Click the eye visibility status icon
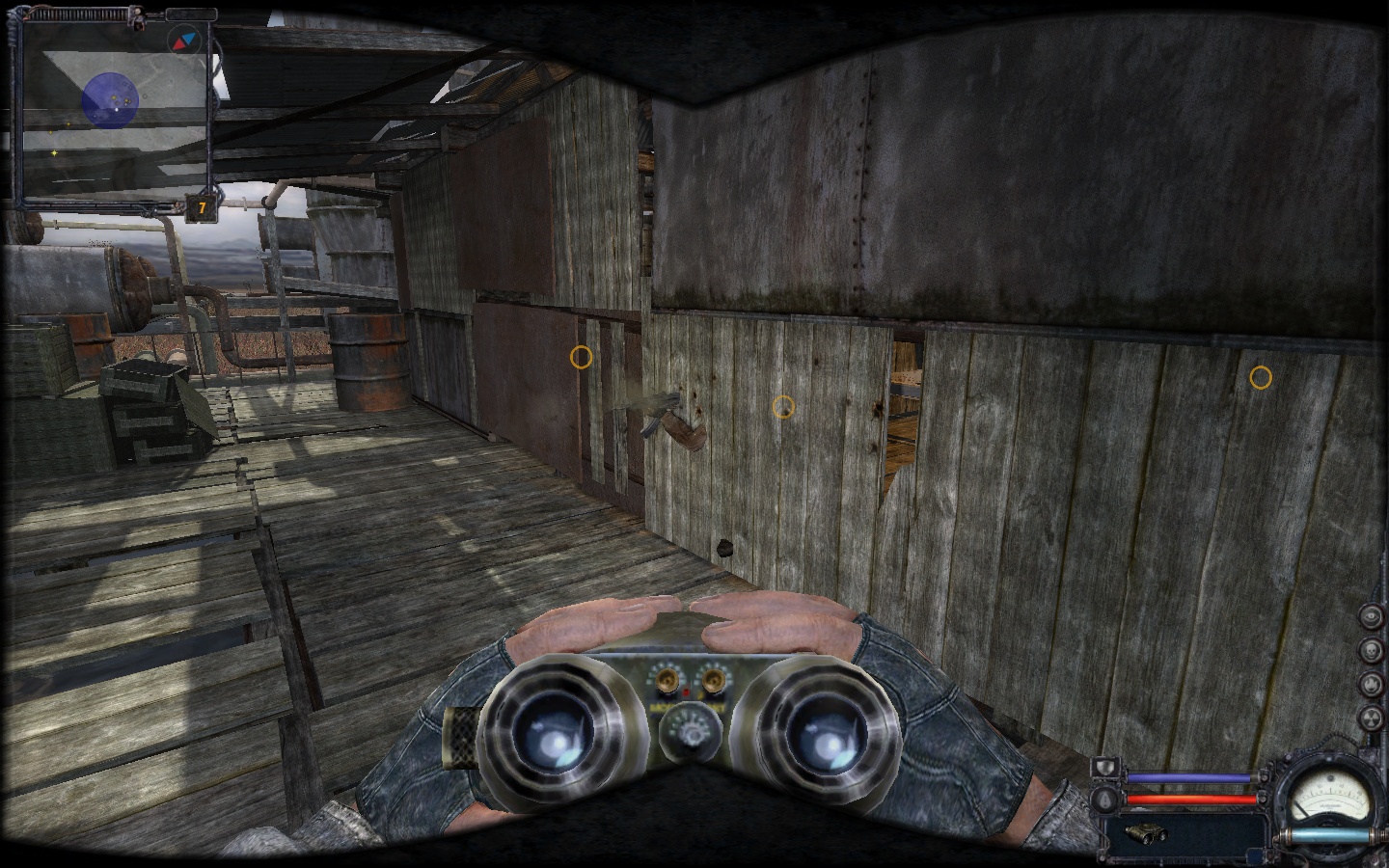The height and width of the screenshot is (868, 1389). pos(1371,617)
